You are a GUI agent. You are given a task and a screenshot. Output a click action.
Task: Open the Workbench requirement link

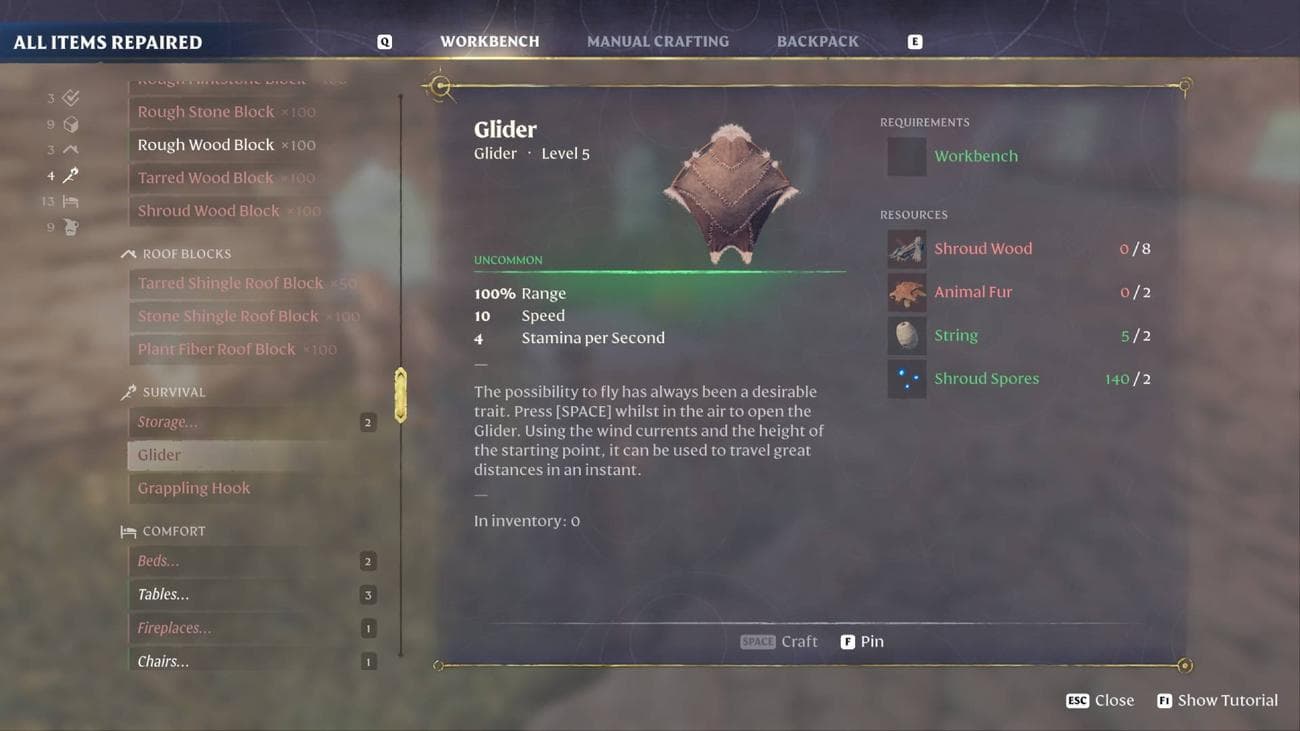coord(976,156)
